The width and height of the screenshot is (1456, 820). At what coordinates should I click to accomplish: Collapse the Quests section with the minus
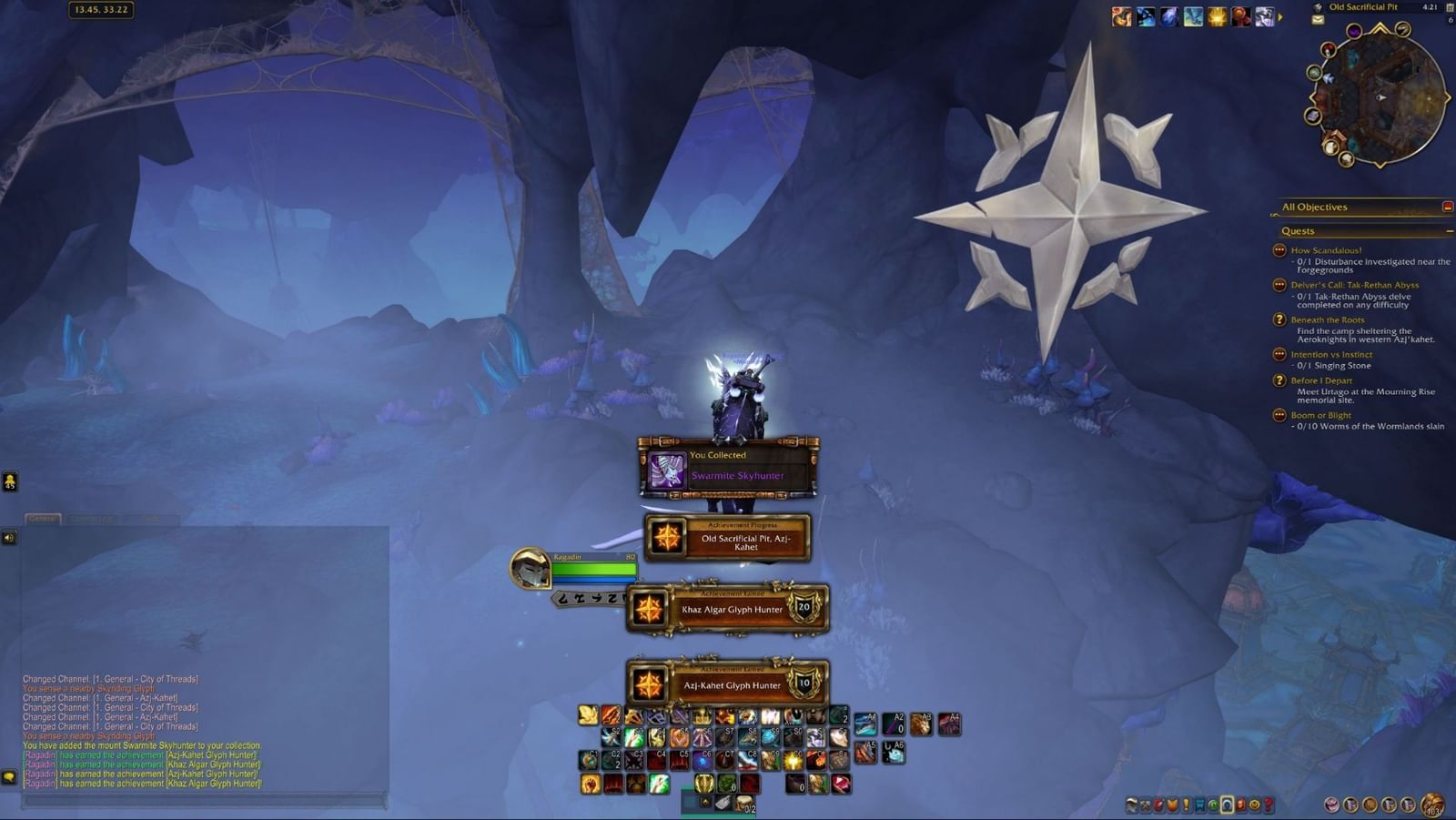(1447, 231)
